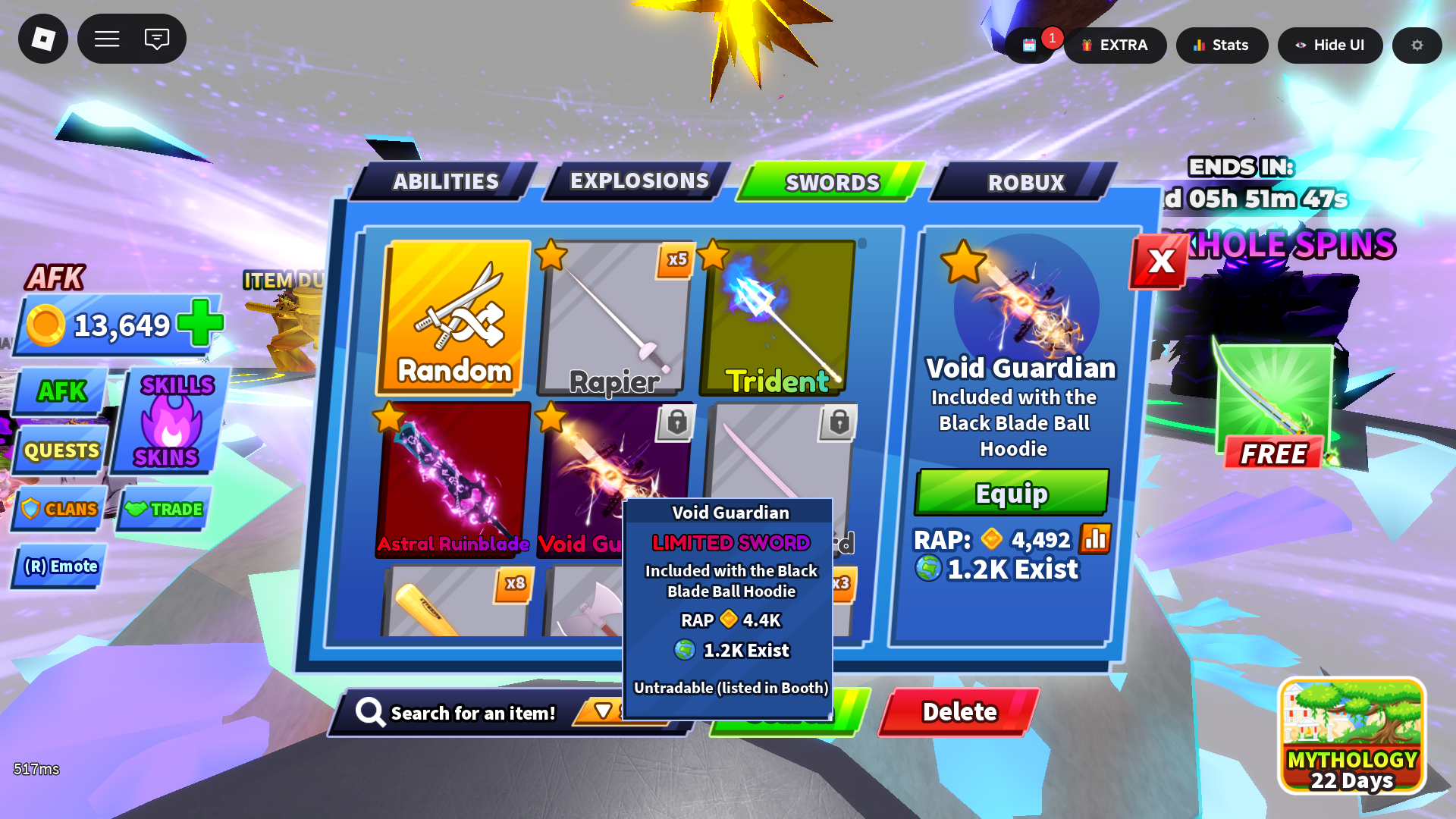The width and height of the screenshot is (1456, 819).
Task: Click the green plus to buy coins
Action: tap(196, 325)
